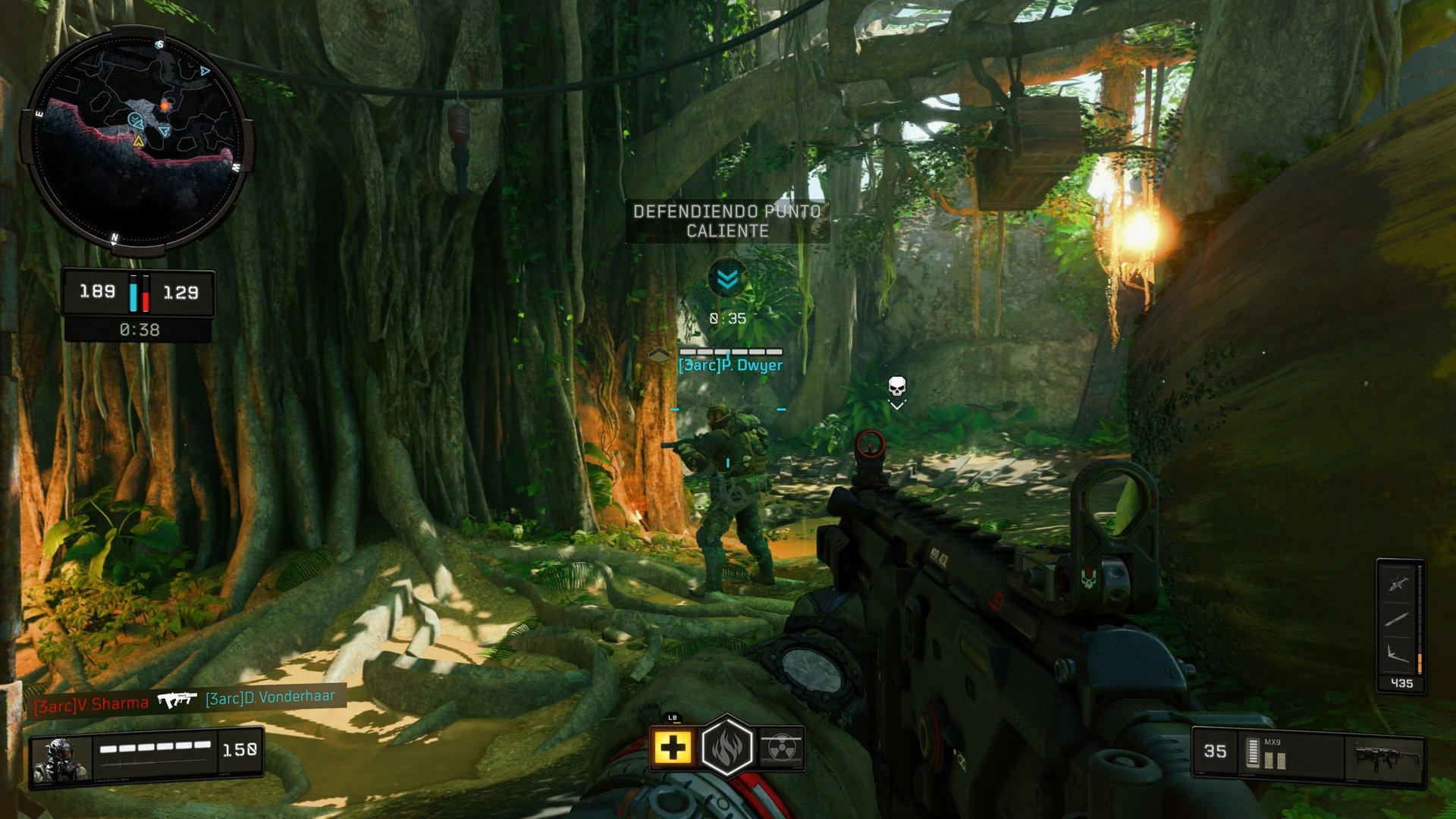Click the [3arc]P. Dwyer nameplate
The image size is (1456, 819).
coord(730,366)
